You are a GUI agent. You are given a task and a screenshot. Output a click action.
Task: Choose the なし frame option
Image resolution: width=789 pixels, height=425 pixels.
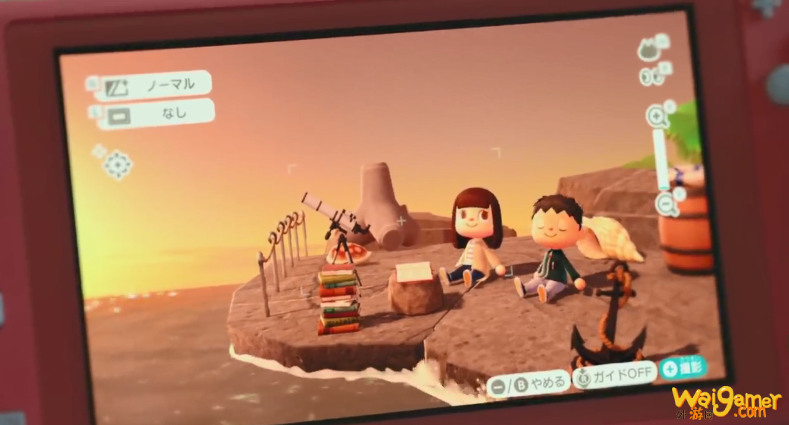[160, 114]
